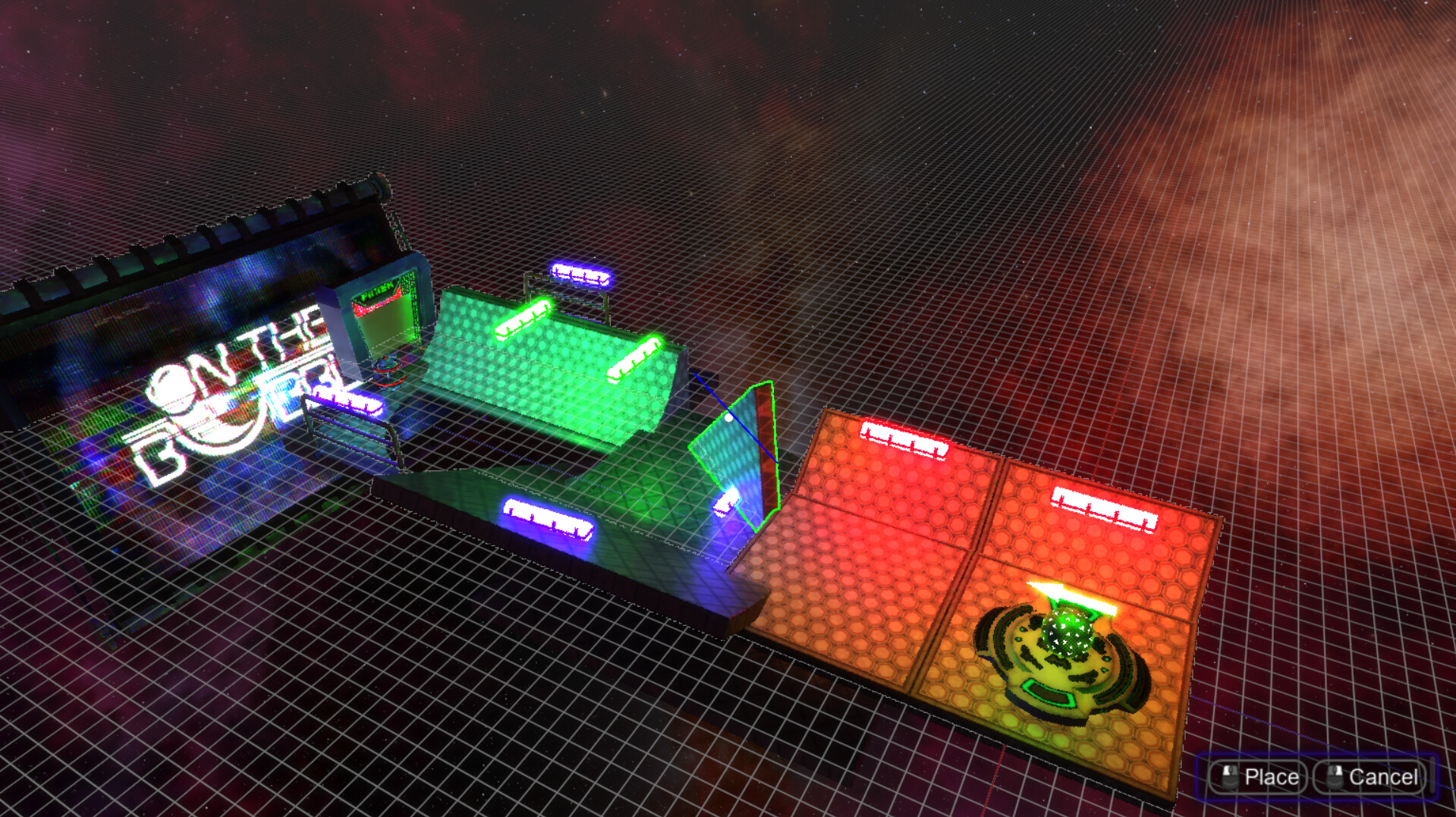Select the red neon light on the red panel

(x=903, y=436)
